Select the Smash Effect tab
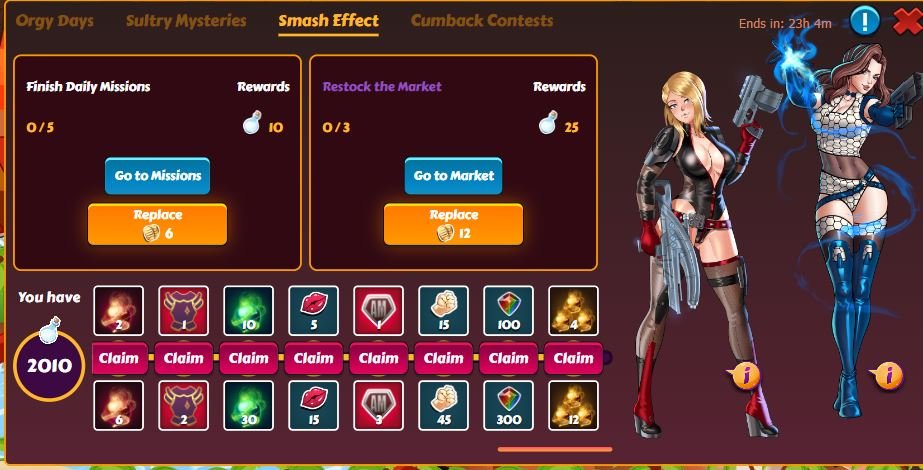 (x=328, y=21)
